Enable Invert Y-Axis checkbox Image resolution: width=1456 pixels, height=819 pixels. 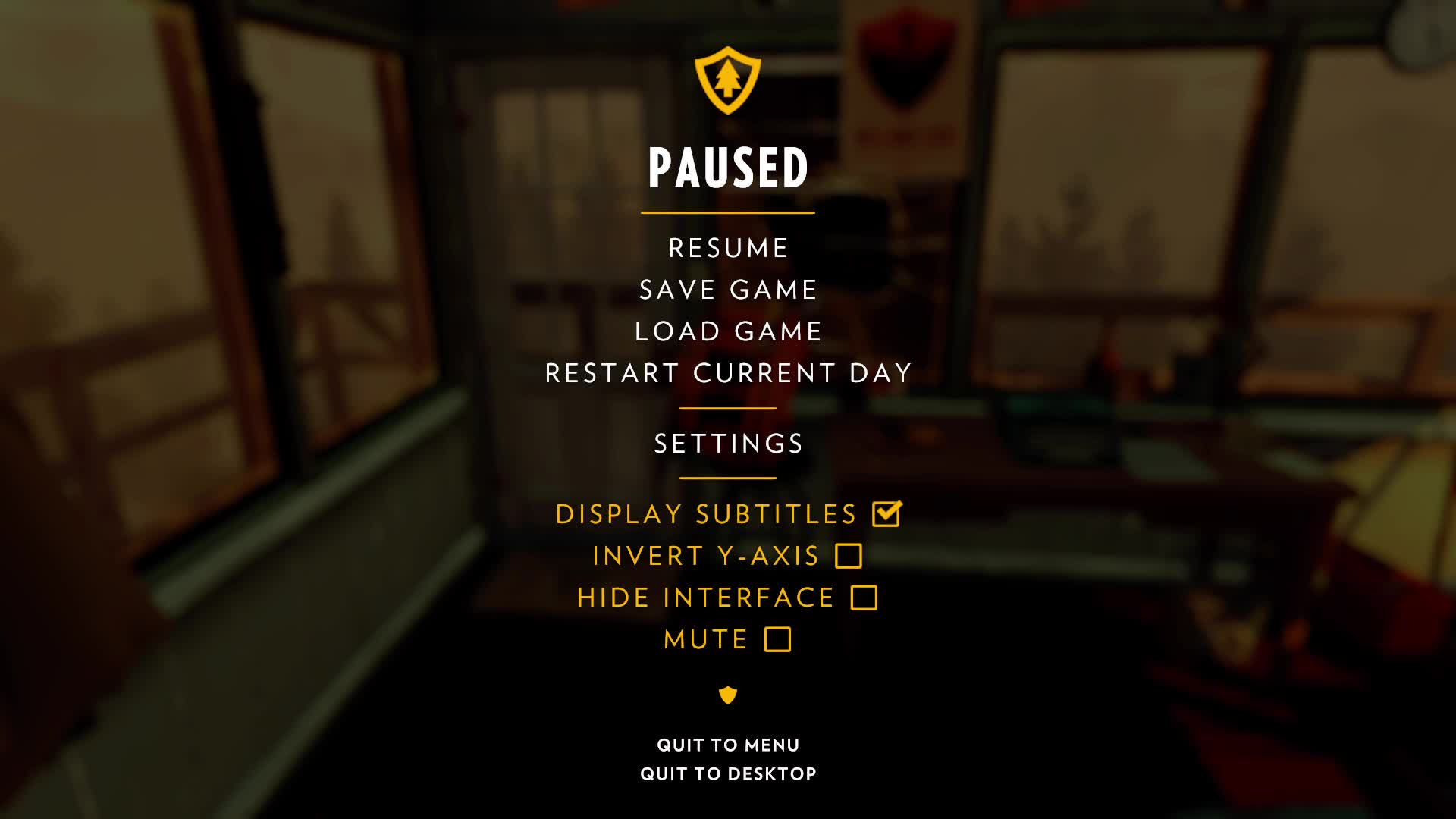pos(848,556)
